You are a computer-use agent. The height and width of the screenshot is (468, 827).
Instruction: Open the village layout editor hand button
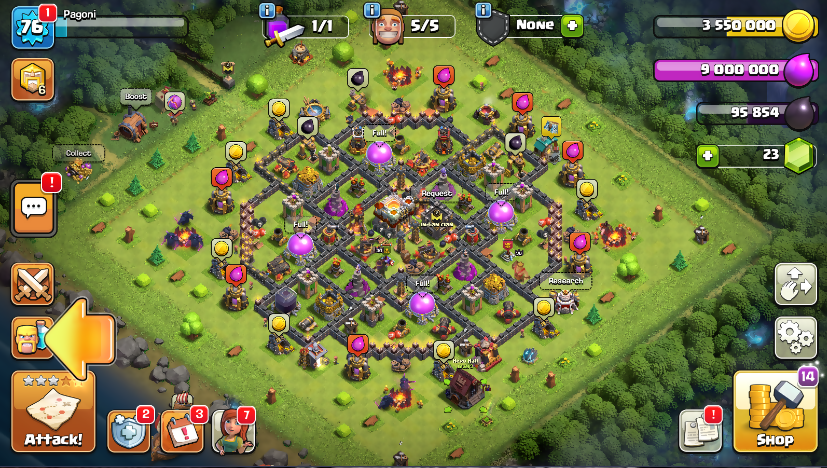click(795, 285)
